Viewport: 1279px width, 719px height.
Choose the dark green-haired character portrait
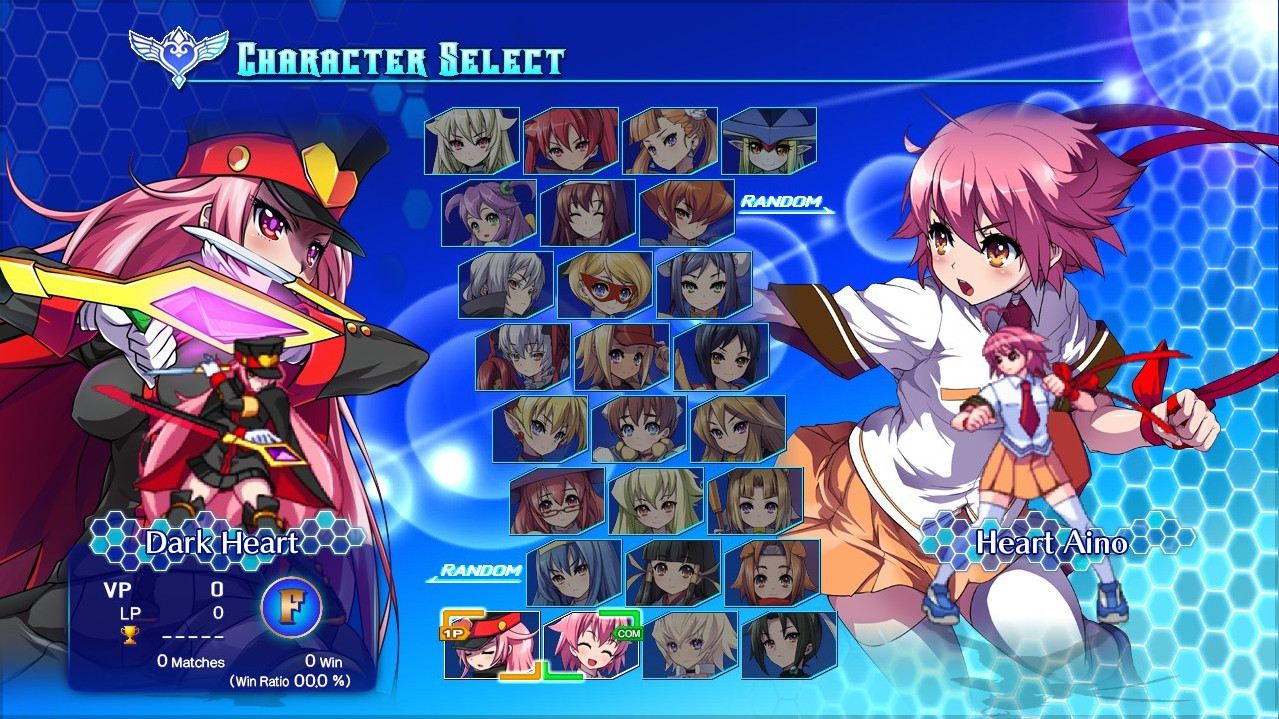789,645
